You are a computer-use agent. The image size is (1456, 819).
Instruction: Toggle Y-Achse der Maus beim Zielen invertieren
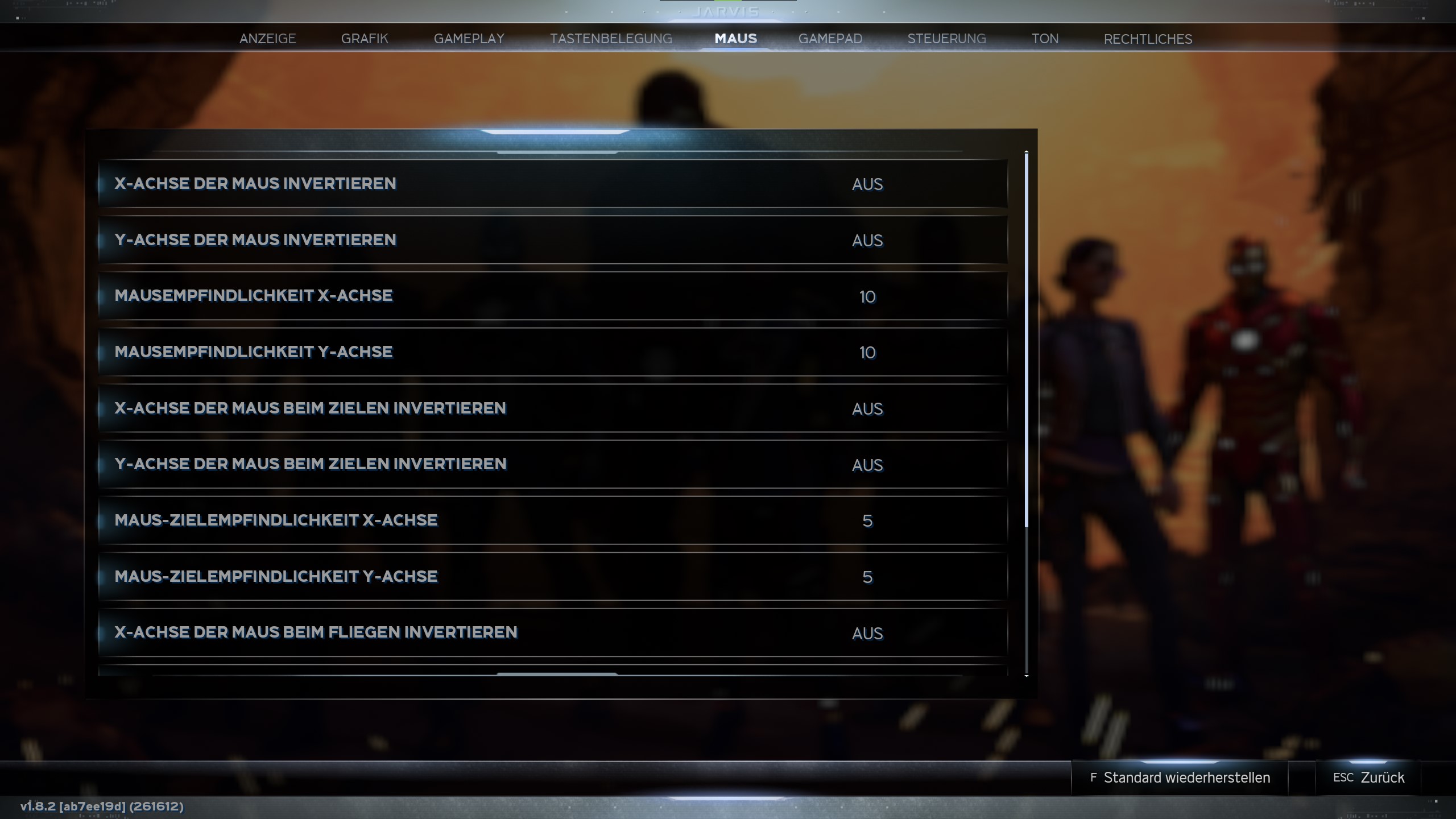pyautogui.click(x=552, y=464)
